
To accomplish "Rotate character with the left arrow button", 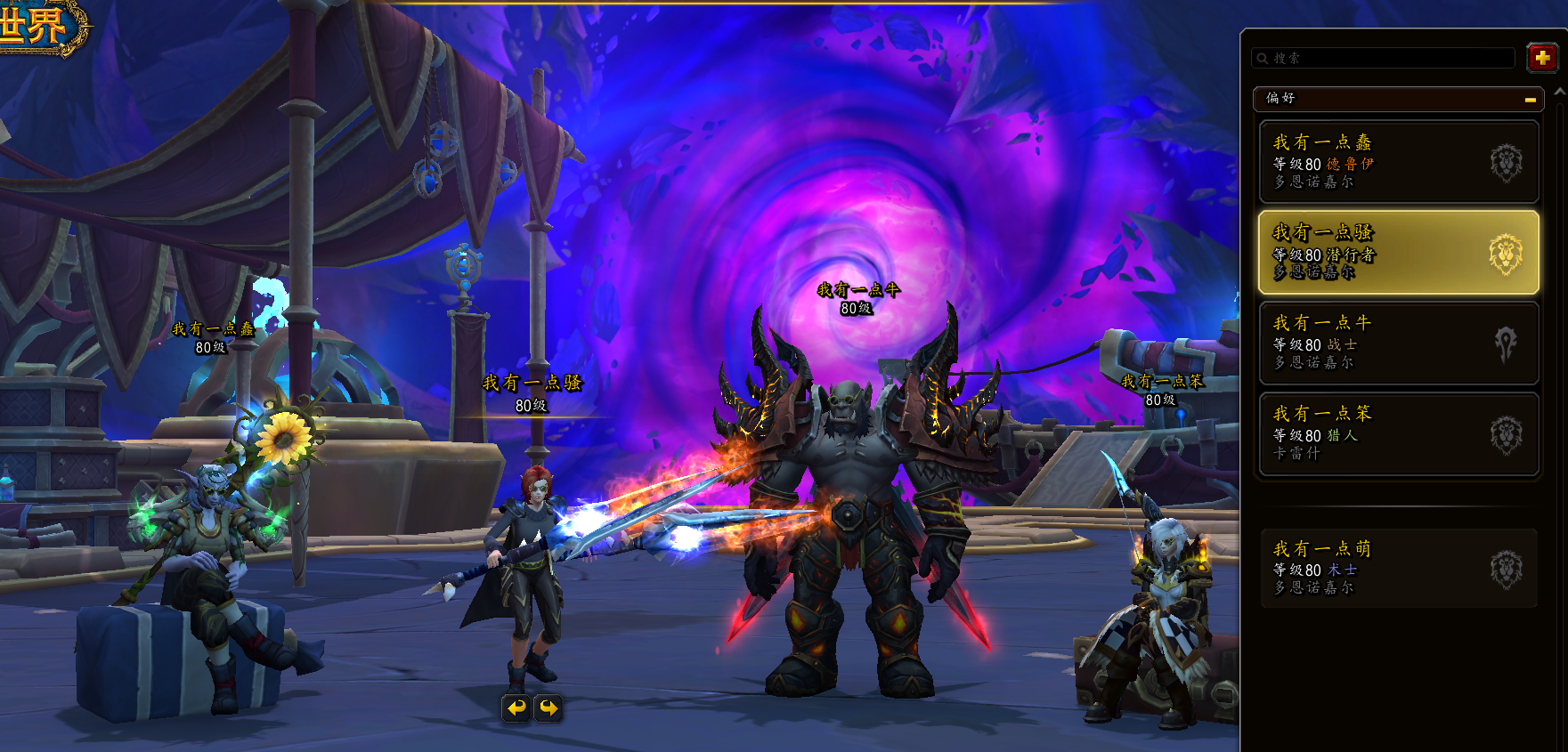I will pyautogui.click(x=516, y=708).
